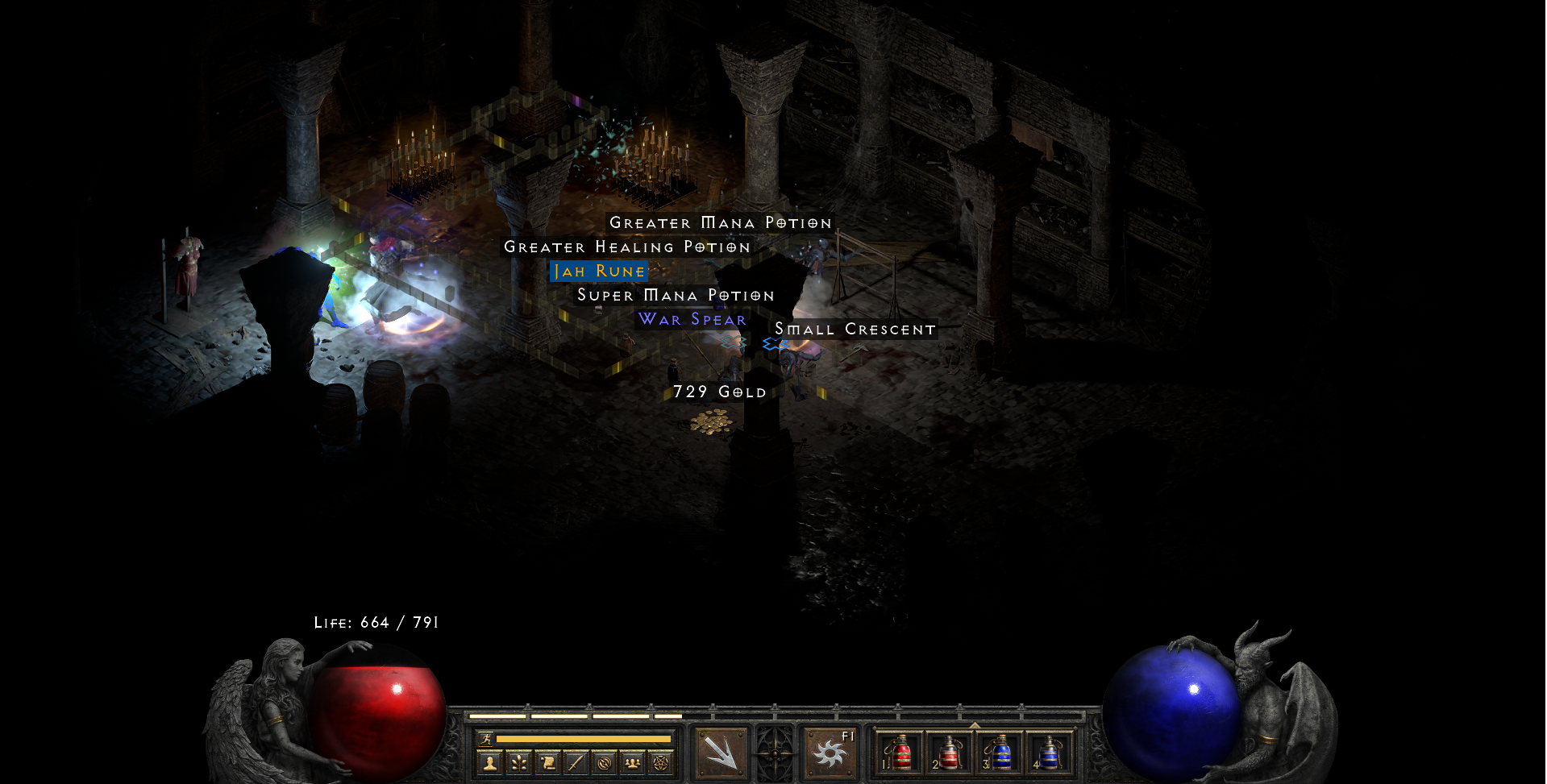Open the party screen icon
This screenshot has height=784, width=1547.
click(631, 761)
